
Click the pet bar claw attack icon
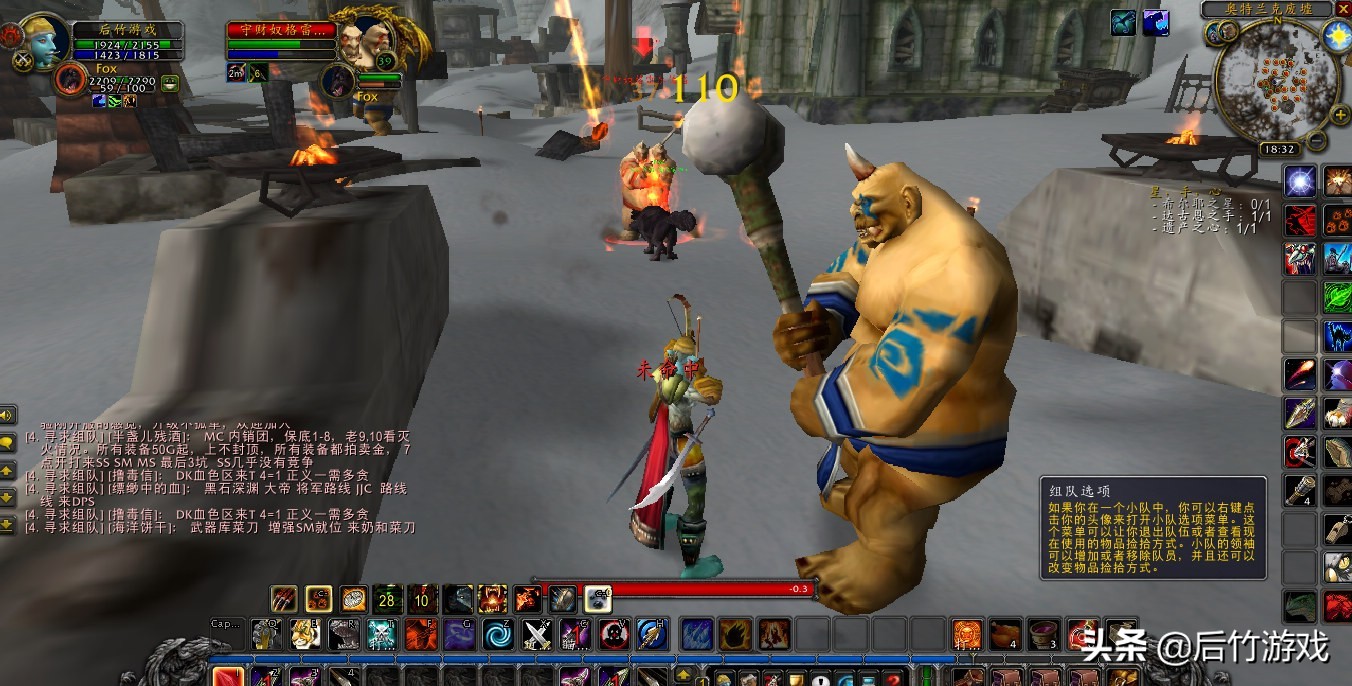[284, 599]
